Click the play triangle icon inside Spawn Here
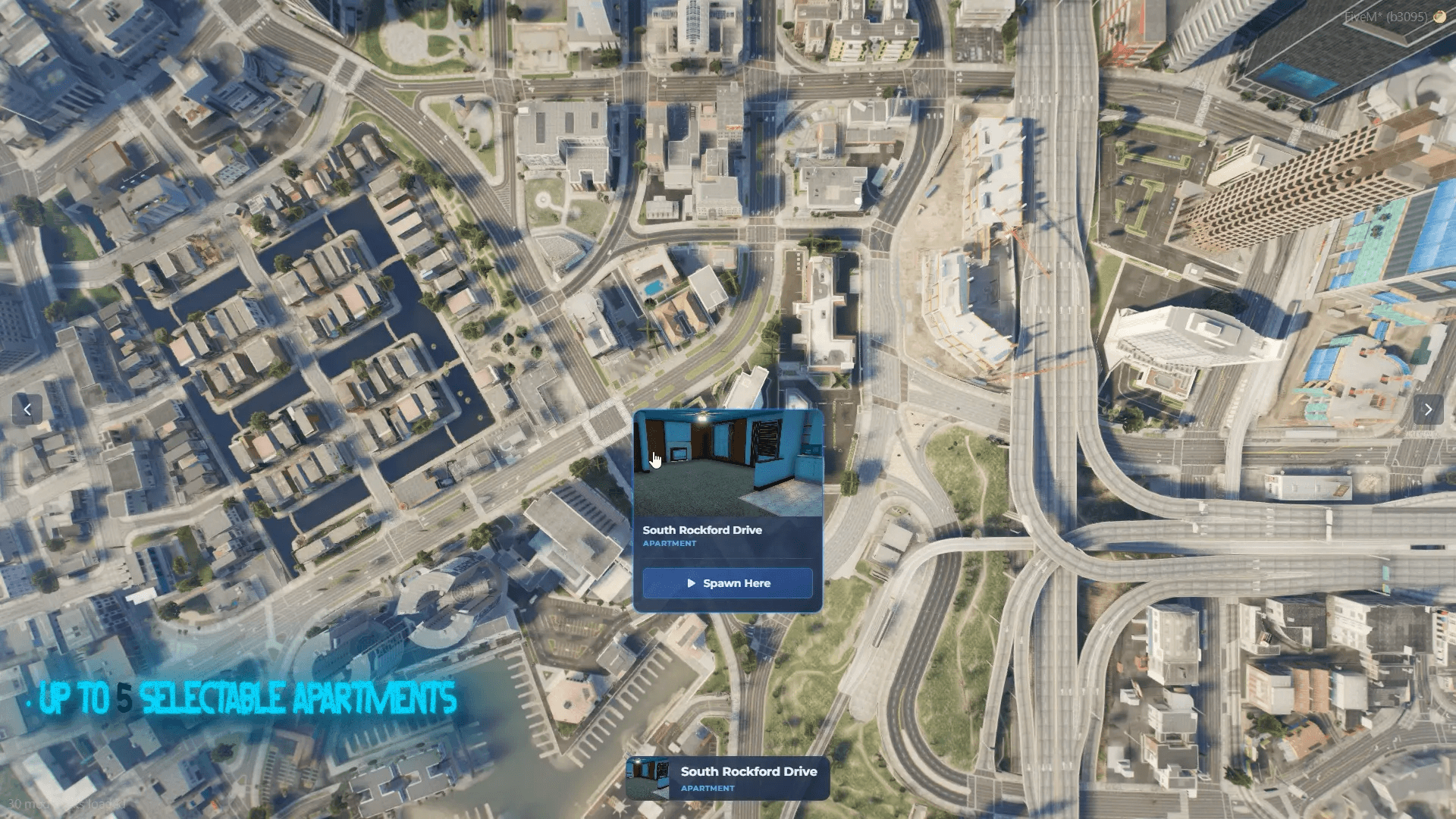The width and height of the screenshot is (1456, 819). pyautogui.click(x=691, y=583)
